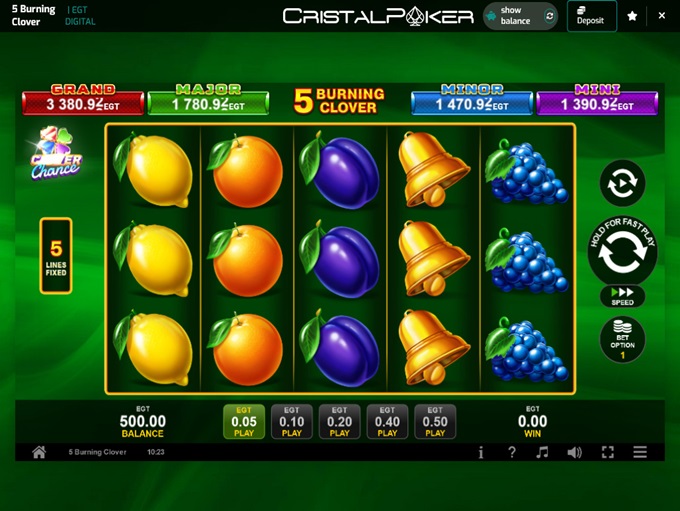The width and height of the screenshot is (680, 511).
Task: Close the game window
Action: point(661,16)
